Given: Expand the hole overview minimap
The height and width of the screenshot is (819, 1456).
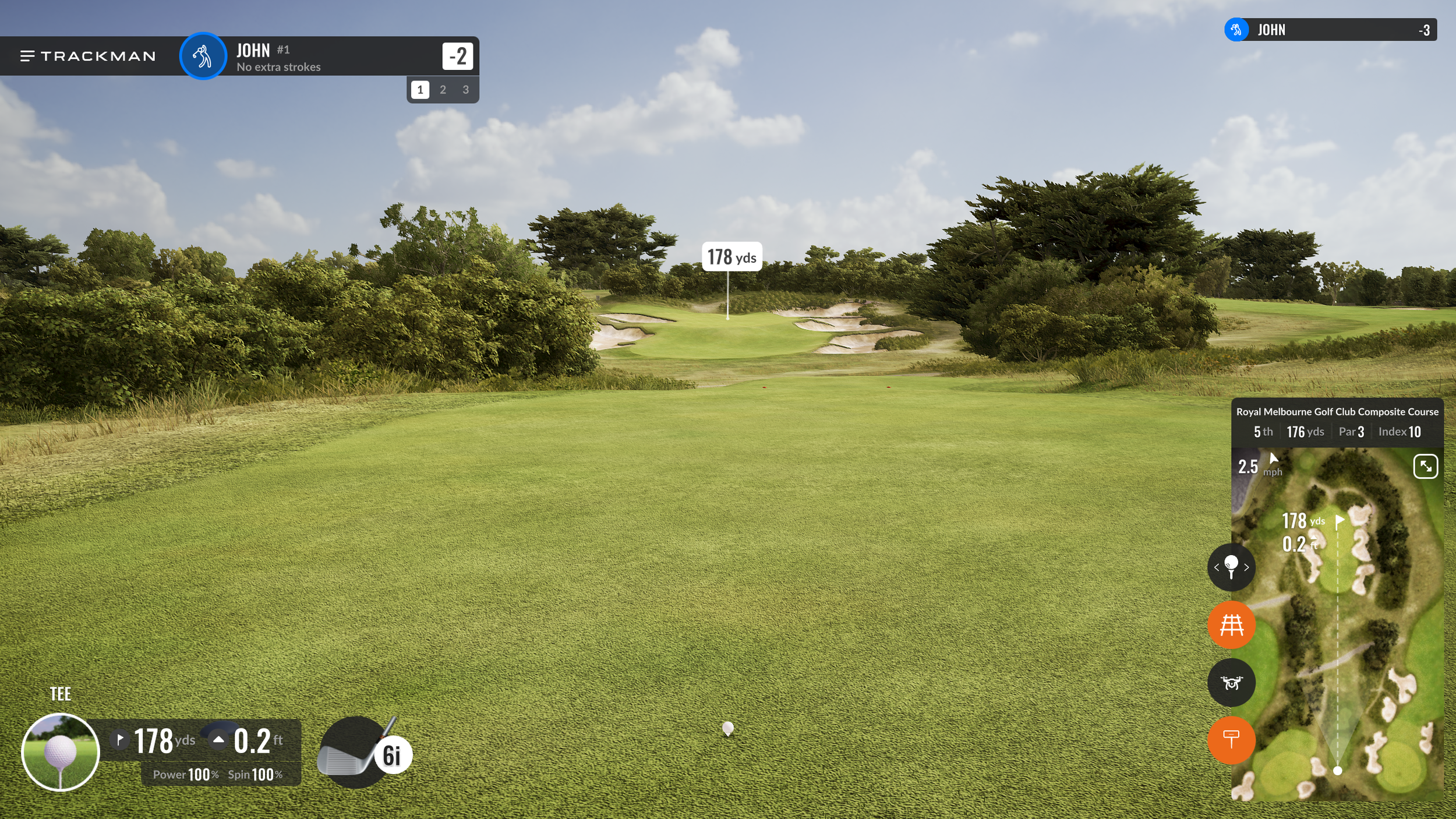Looking at the screenshot, I should pyautogui.click(x=1425, y=467).
